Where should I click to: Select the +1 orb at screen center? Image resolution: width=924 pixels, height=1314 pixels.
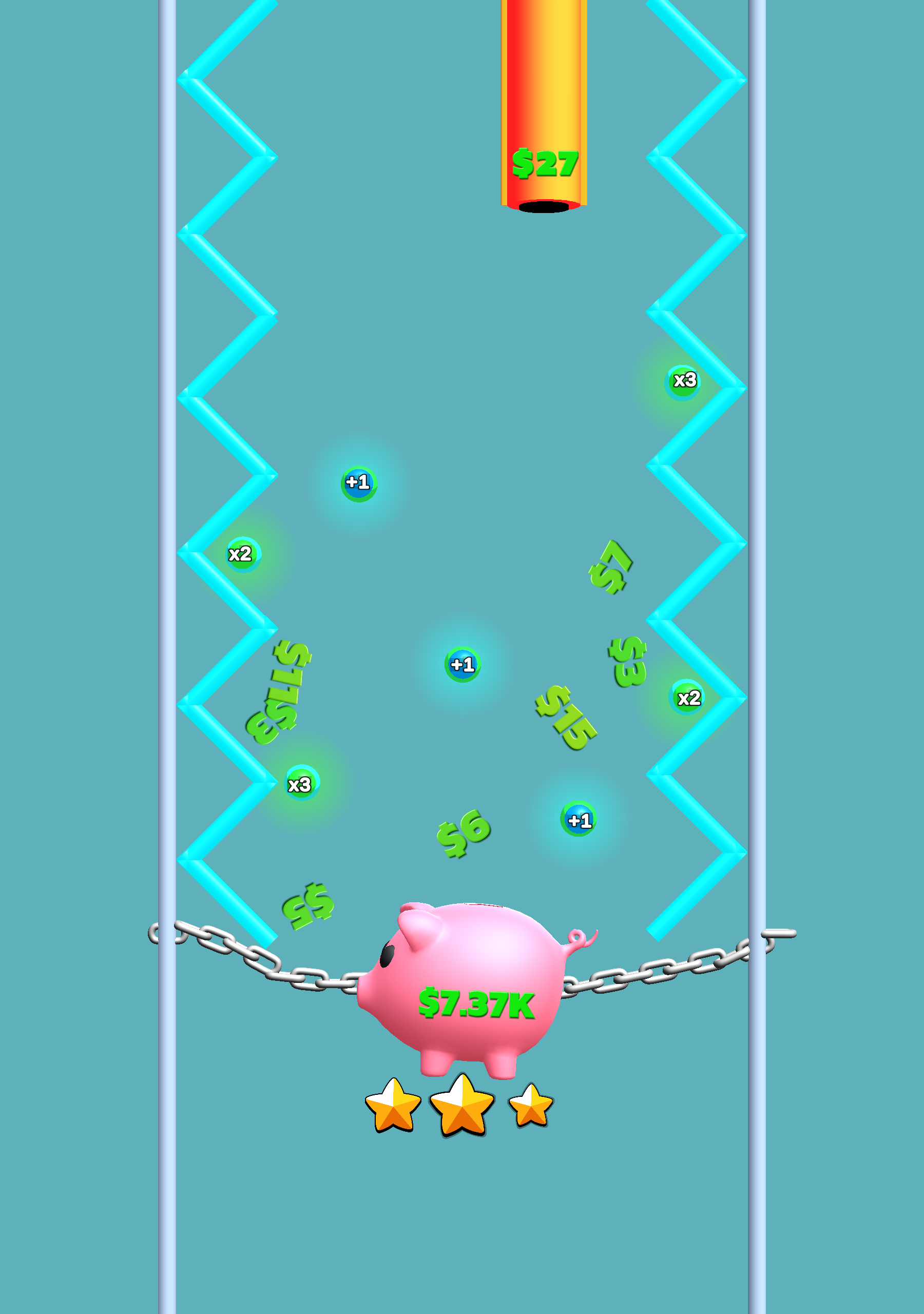tap(462, 664)
